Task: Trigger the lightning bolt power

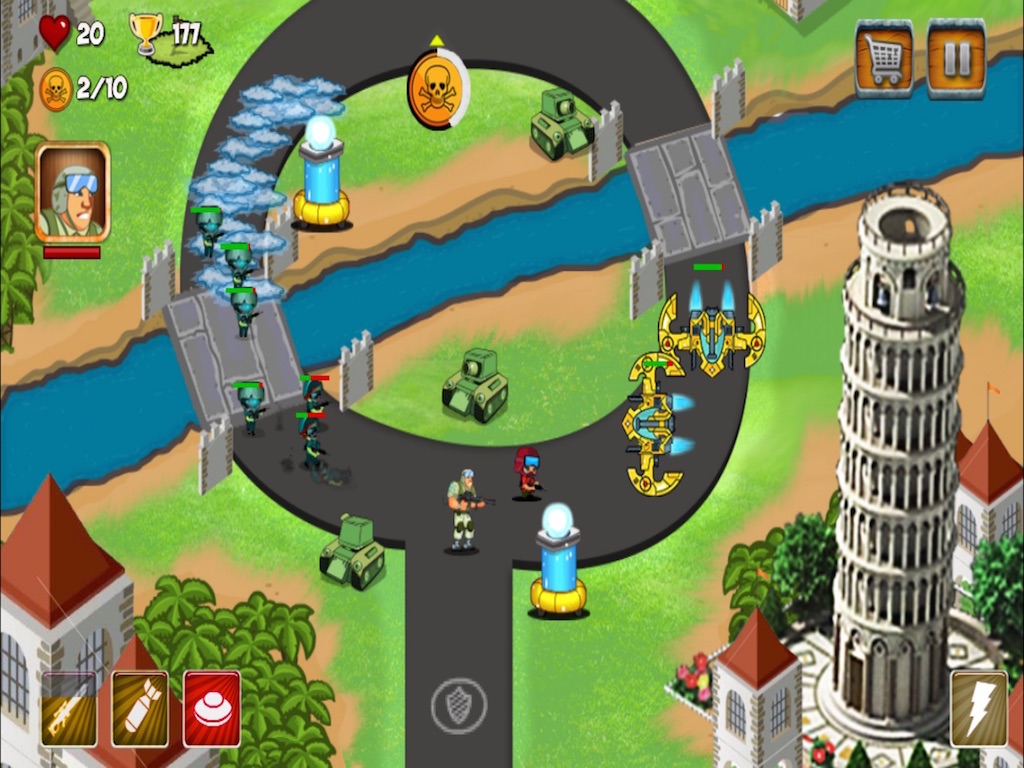Action: click(979, 708)
